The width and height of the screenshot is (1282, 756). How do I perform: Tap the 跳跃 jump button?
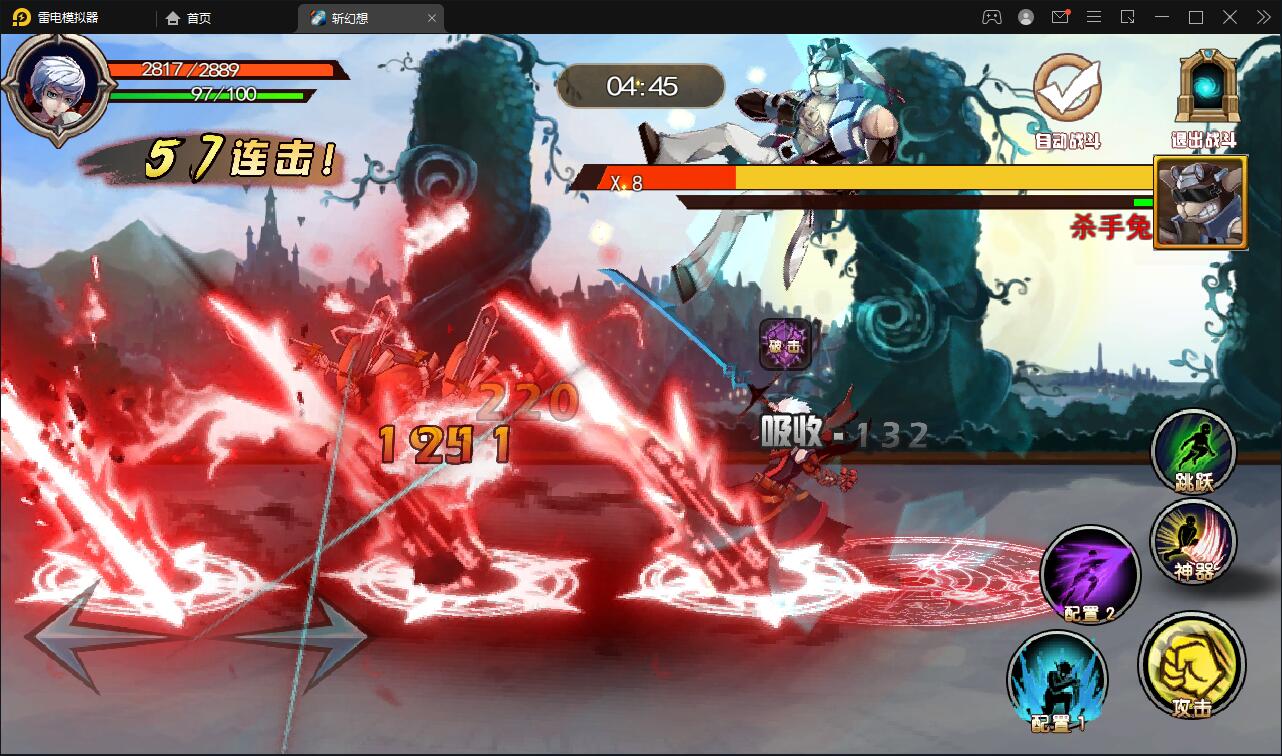(x=1193, y=451)
